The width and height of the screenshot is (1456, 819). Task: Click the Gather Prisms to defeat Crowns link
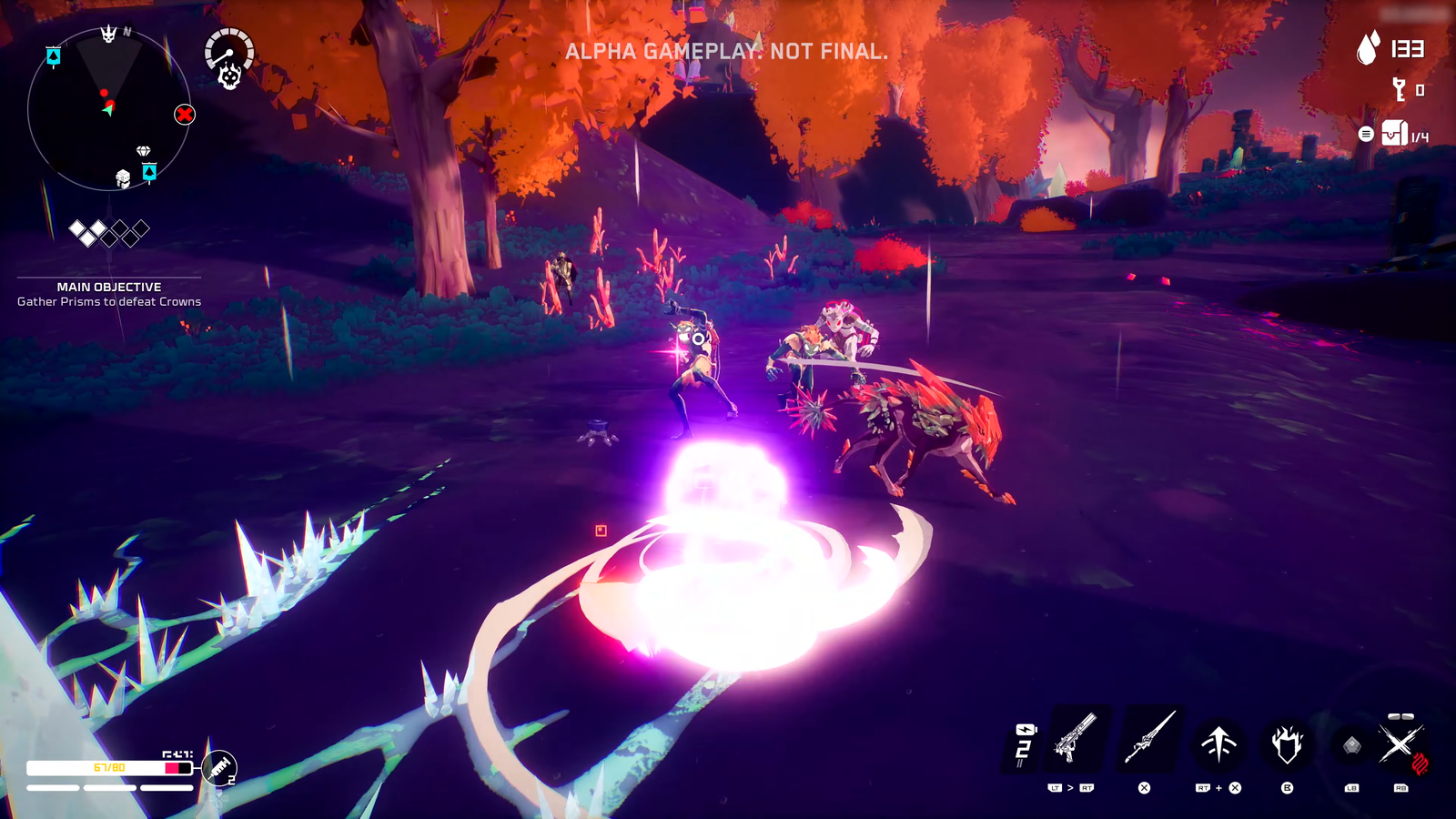point(108,300)
